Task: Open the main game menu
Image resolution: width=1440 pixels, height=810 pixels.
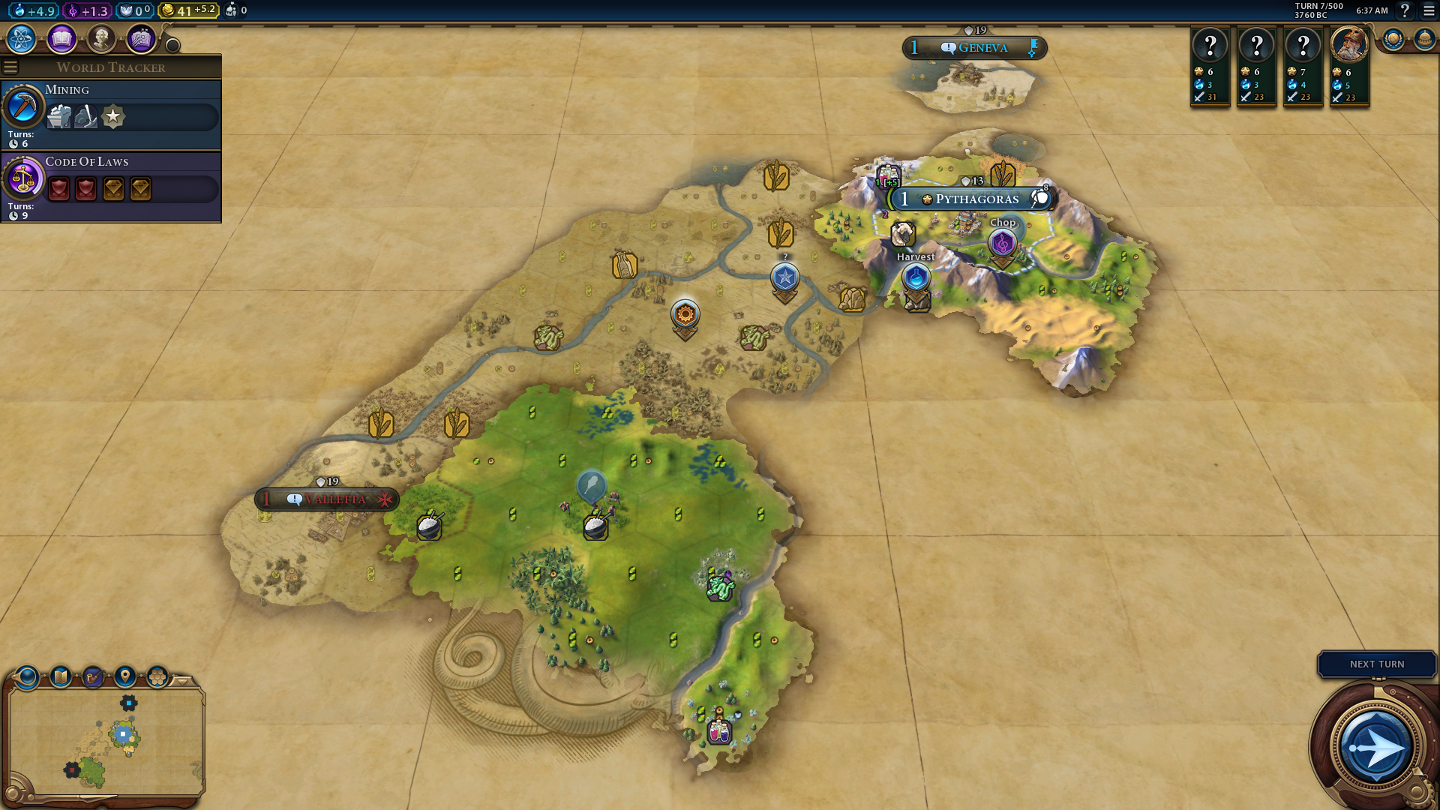Action: point(1429,11)
